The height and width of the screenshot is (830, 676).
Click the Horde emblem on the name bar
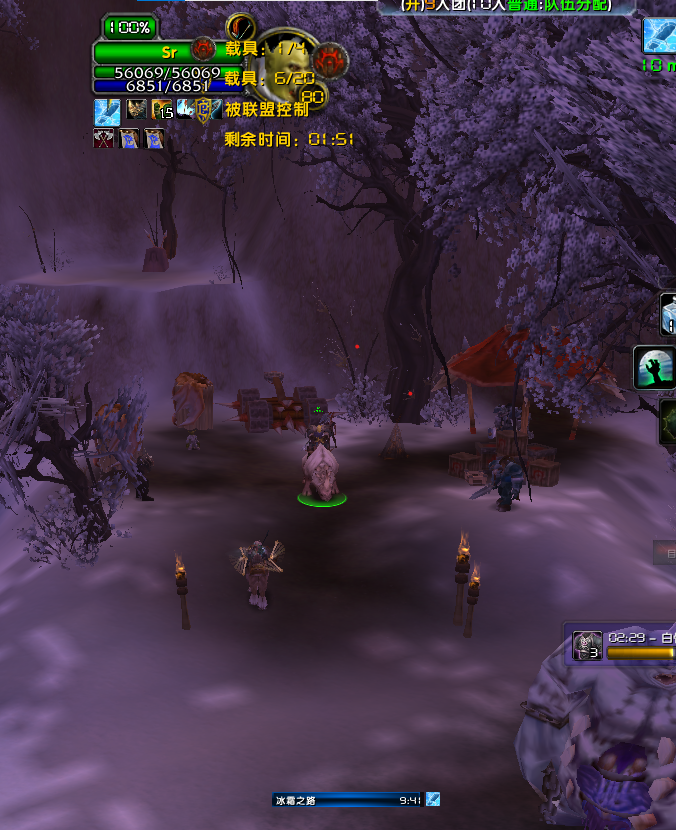203,48
